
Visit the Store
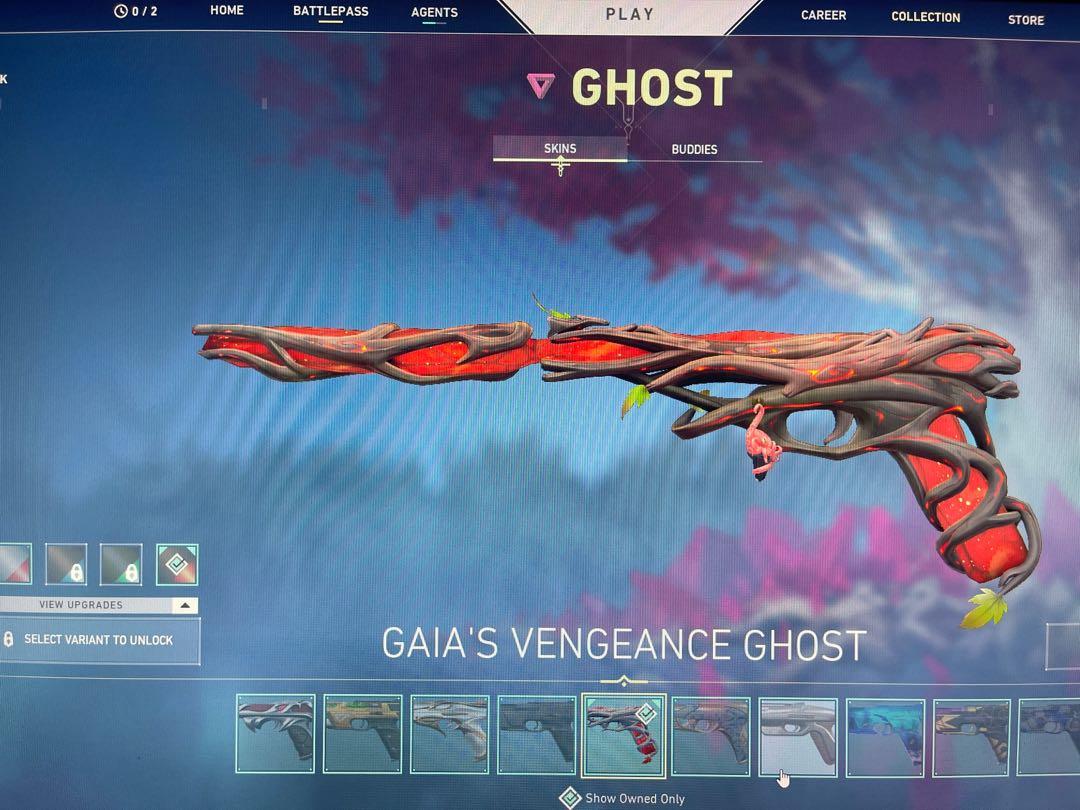(x=1025, y=19)
